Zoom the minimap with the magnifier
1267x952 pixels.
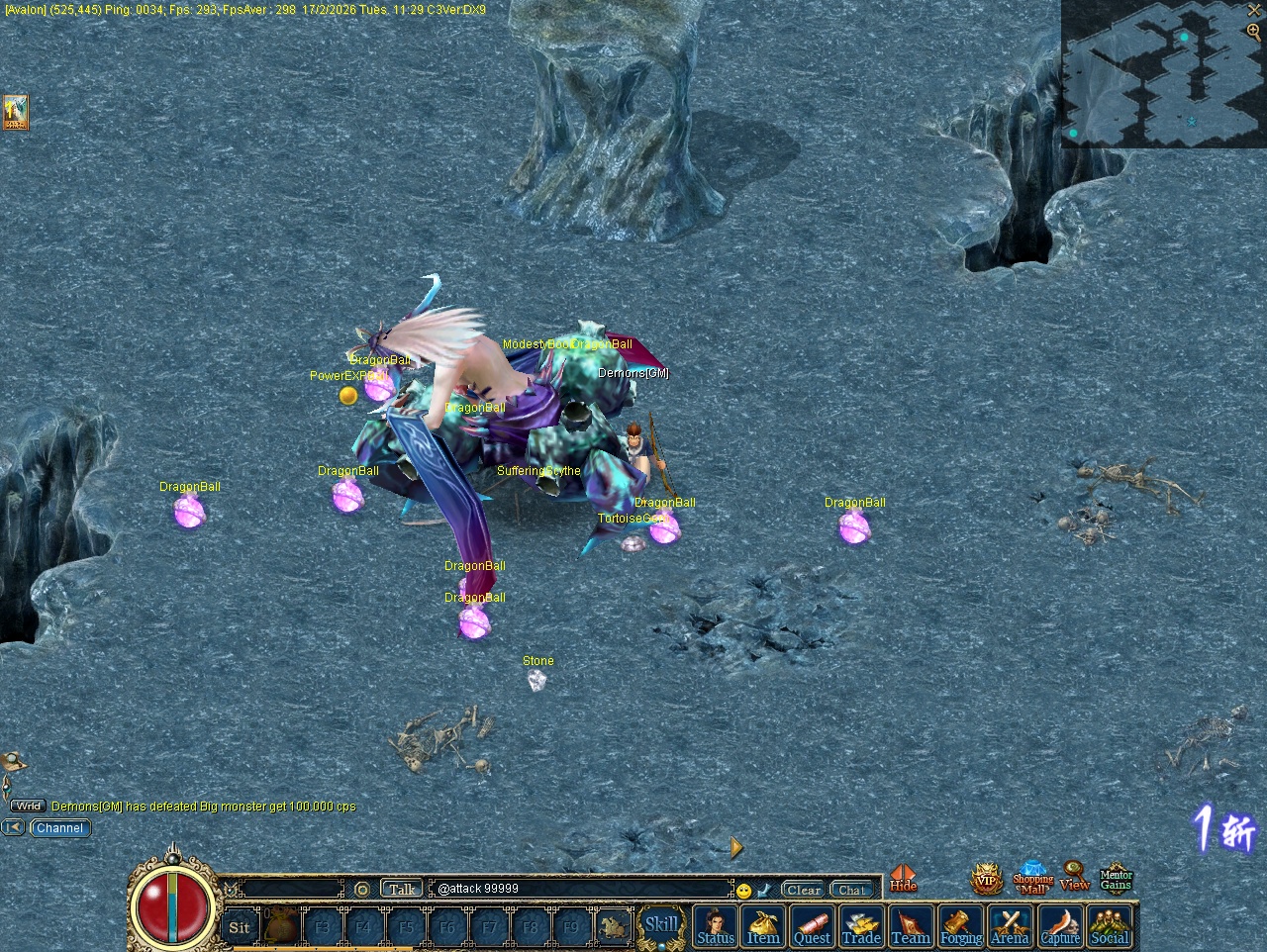point(1254,31)
